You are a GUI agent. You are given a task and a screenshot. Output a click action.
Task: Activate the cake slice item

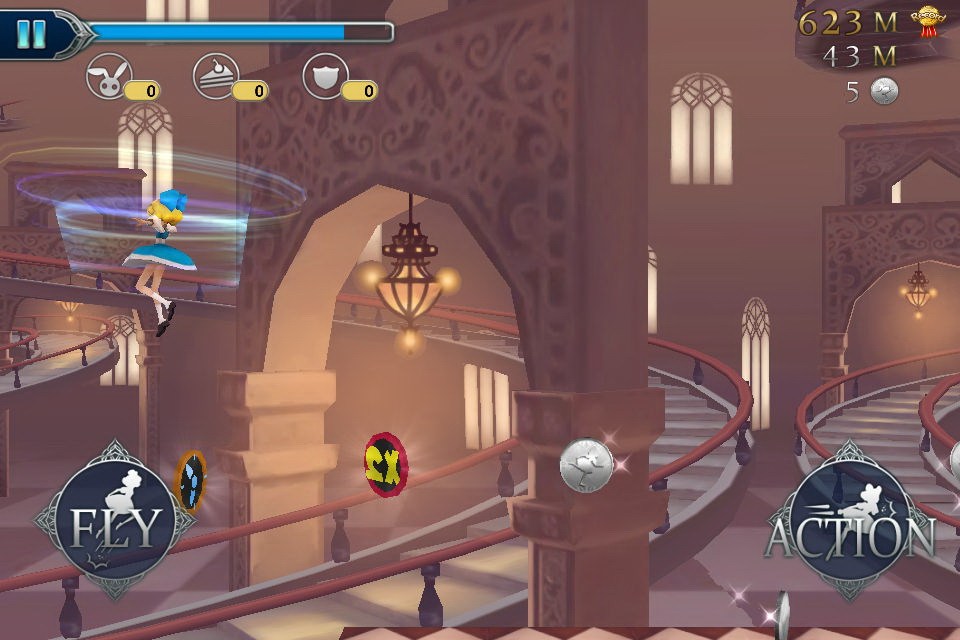click(216, 77)
